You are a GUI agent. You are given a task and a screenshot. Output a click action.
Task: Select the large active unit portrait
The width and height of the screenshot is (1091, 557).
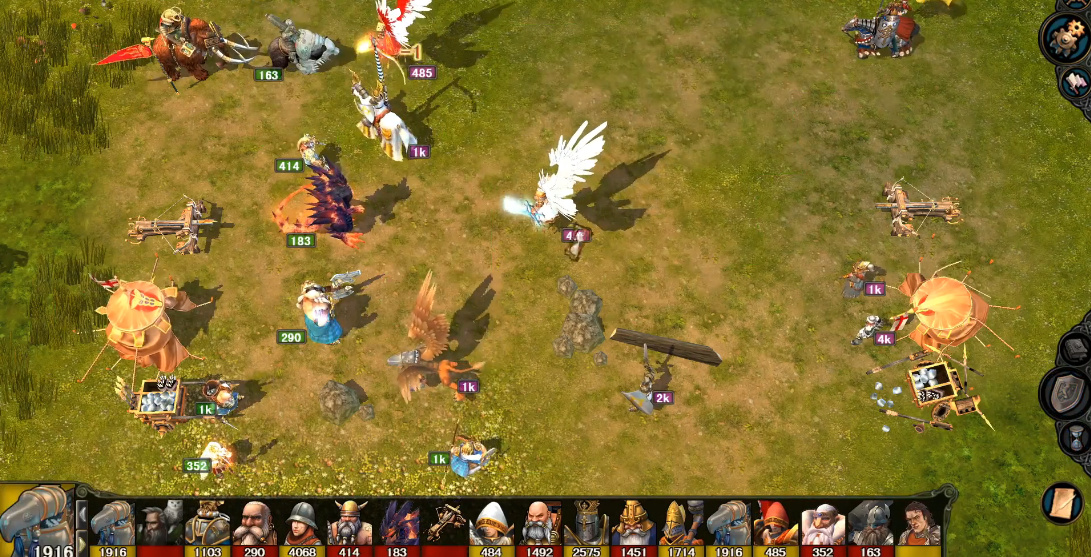tap(37, 520)
